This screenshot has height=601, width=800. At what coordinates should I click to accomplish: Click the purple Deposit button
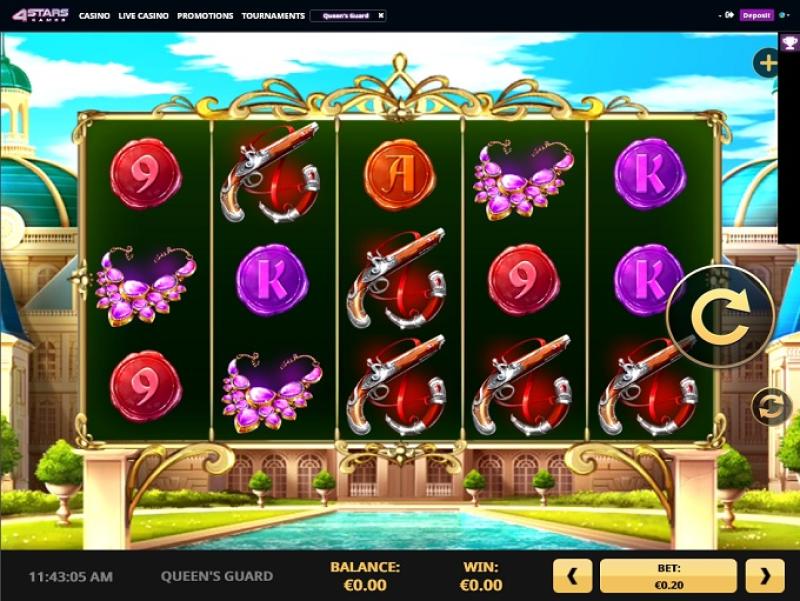coord(757,16)
